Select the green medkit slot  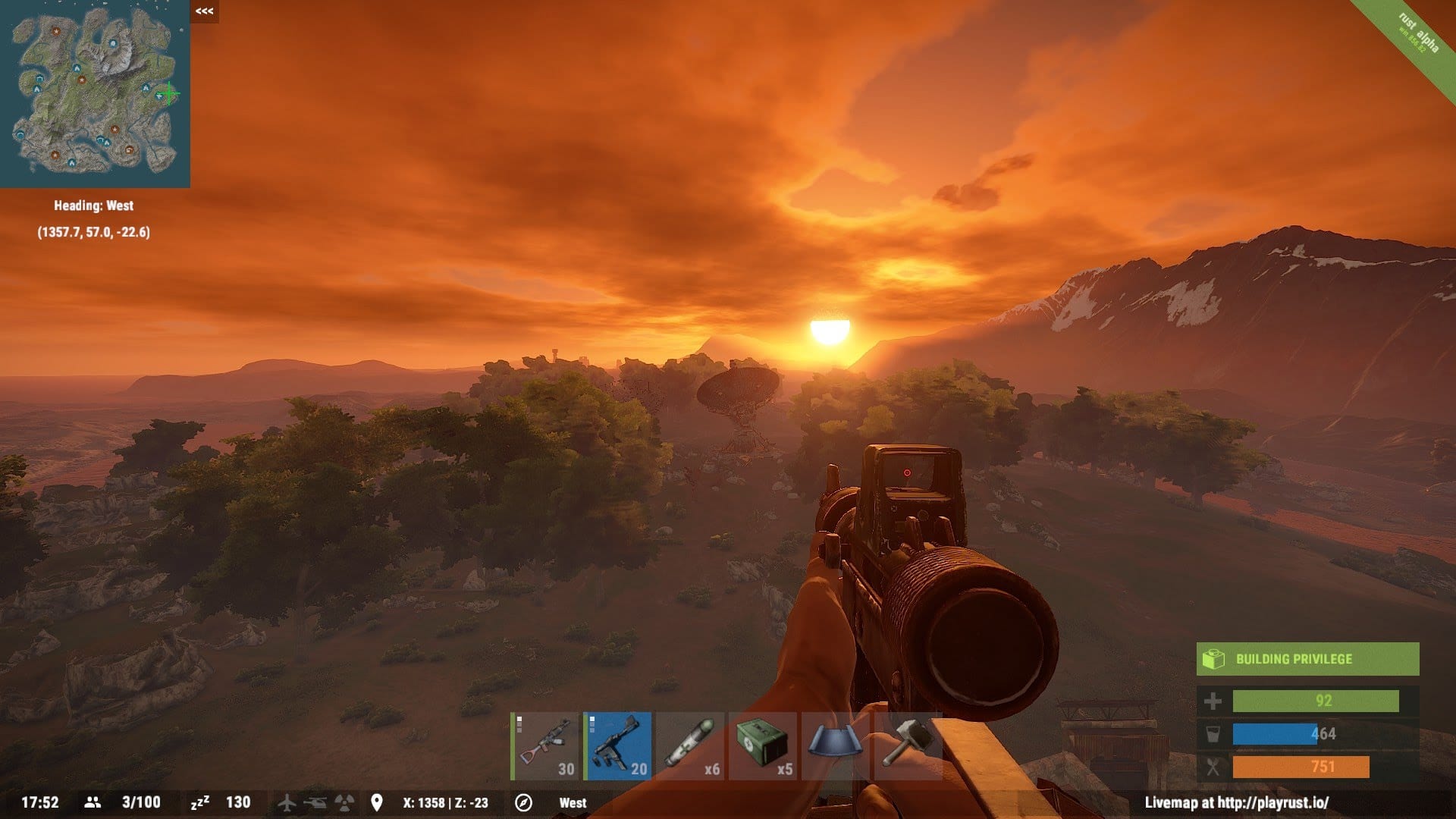(x=762, y=745)
